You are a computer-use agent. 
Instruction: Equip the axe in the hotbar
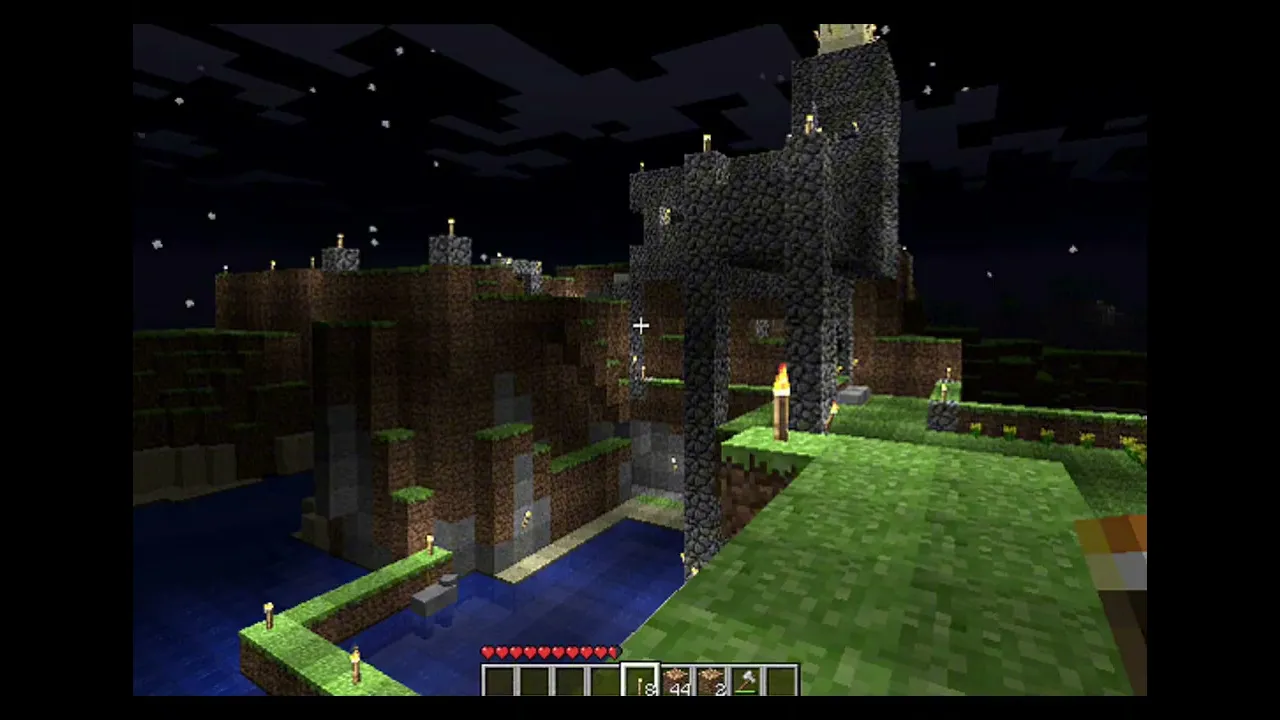click(x=746, y=681)
